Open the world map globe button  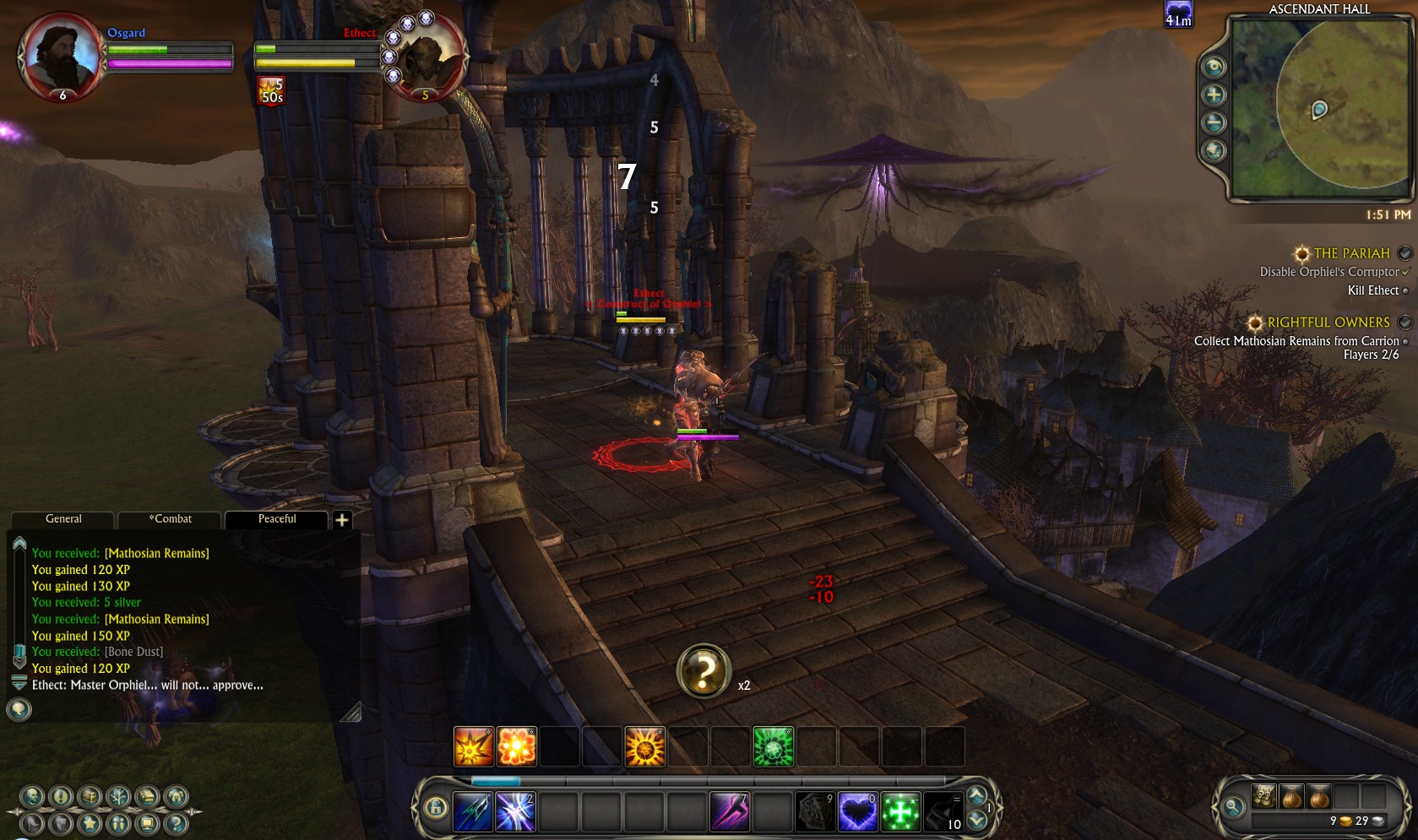pyautogui.click(x=1214, y=151)
